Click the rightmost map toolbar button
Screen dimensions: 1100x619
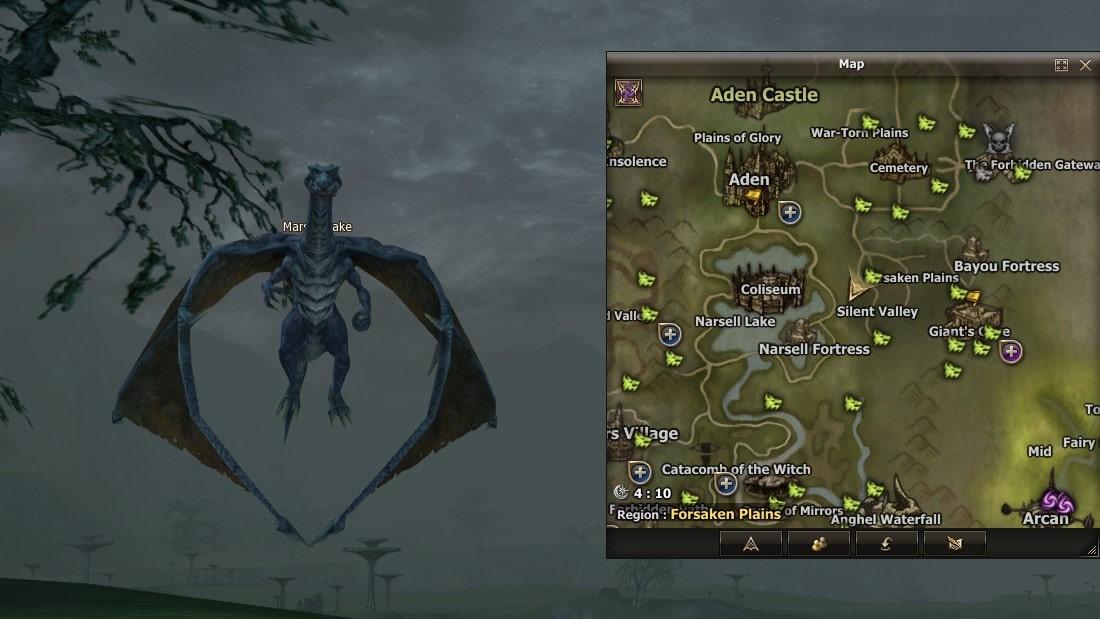pyautogui.click(x=954, y=544)
